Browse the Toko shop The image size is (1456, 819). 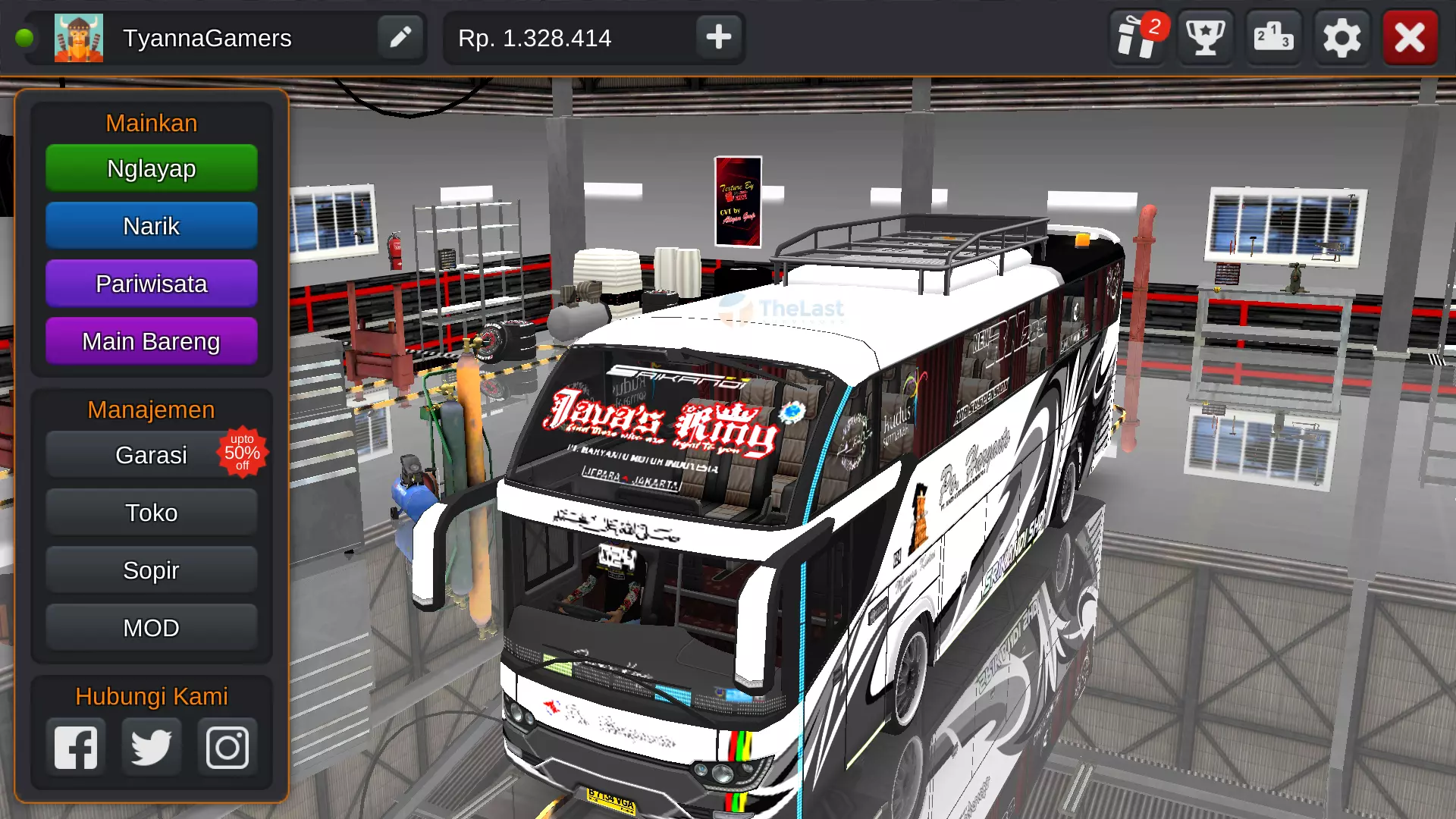[151, 512]
